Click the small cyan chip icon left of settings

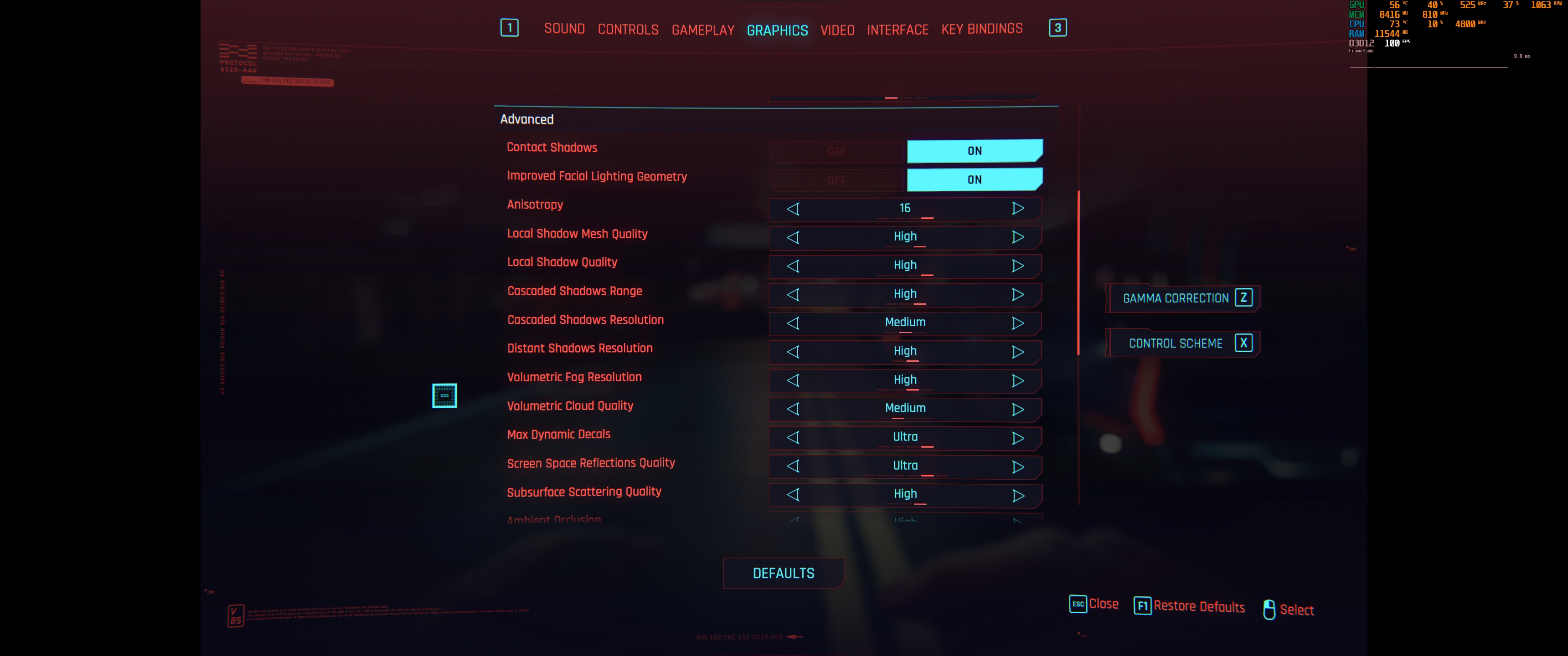click(444, 395)
